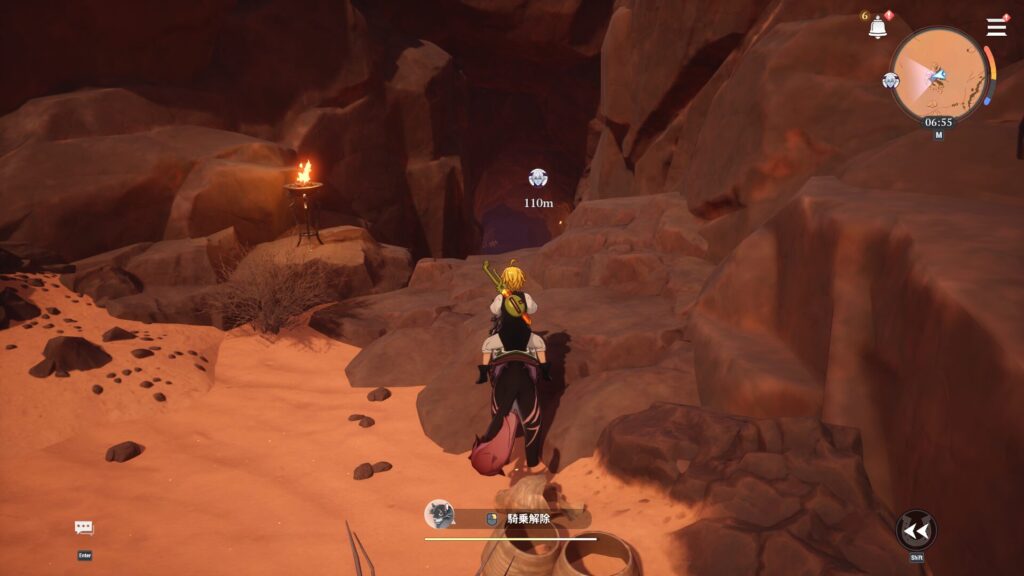Activate the double-arrow dash button
The width and height of the screenshot is (1024, 576).
[915, 530]
